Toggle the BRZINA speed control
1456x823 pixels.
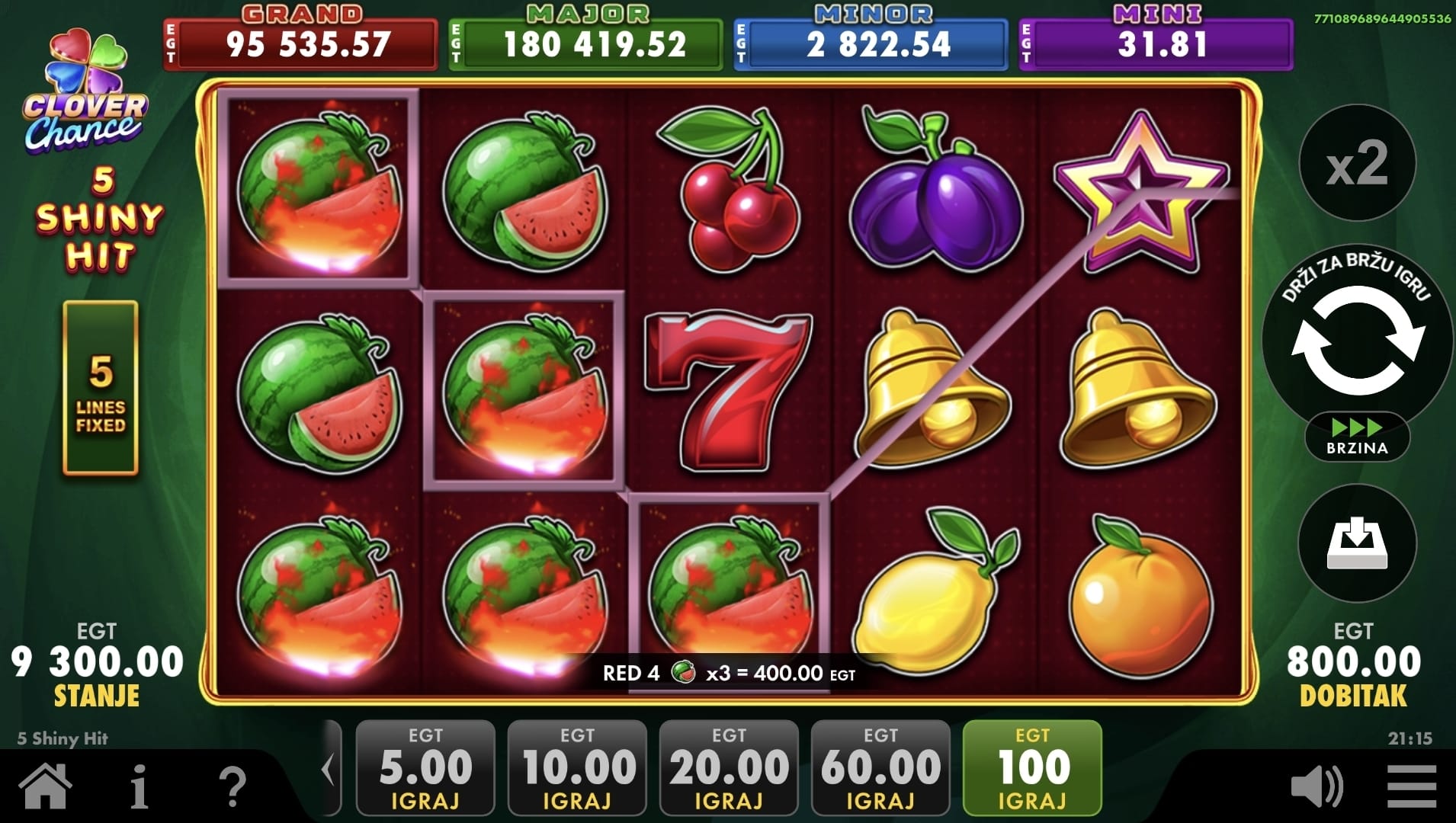point(1357,437)
